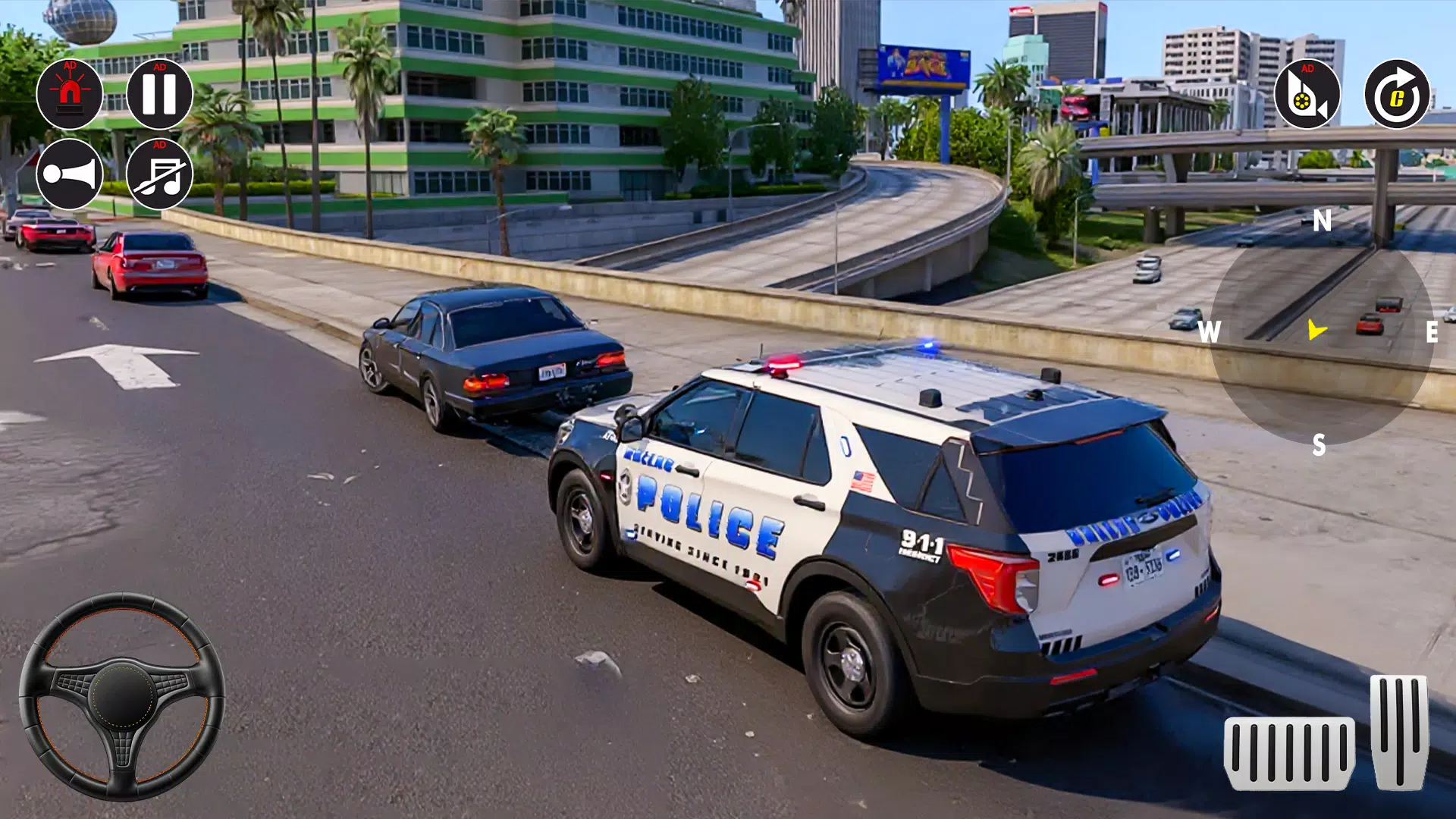Screen dimensions: 1456x819
Task: Tap the N compass direction label
Action: click(1323, 221)
